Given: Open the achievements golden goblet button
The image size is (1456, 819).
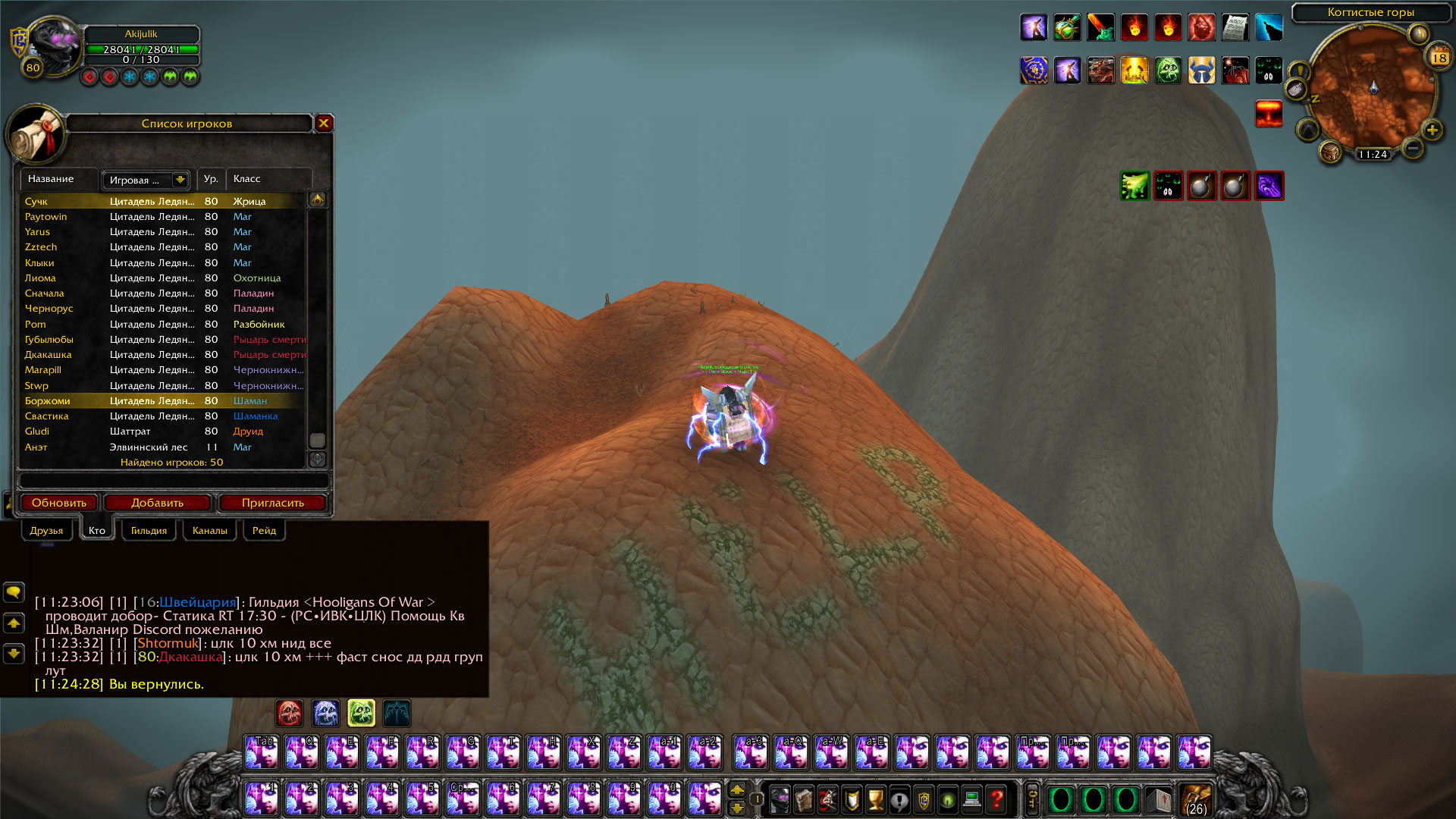Looking at the screenshot, I should click(x=875, y=799).
